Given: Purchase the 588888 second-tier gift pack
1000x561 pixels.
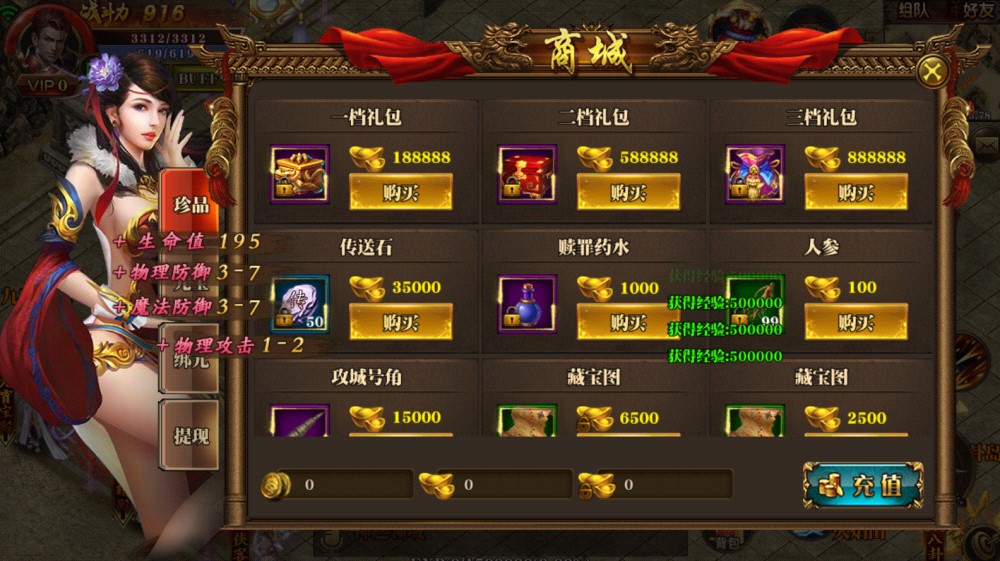Looking at the screenshot, I should click(628, 192).
